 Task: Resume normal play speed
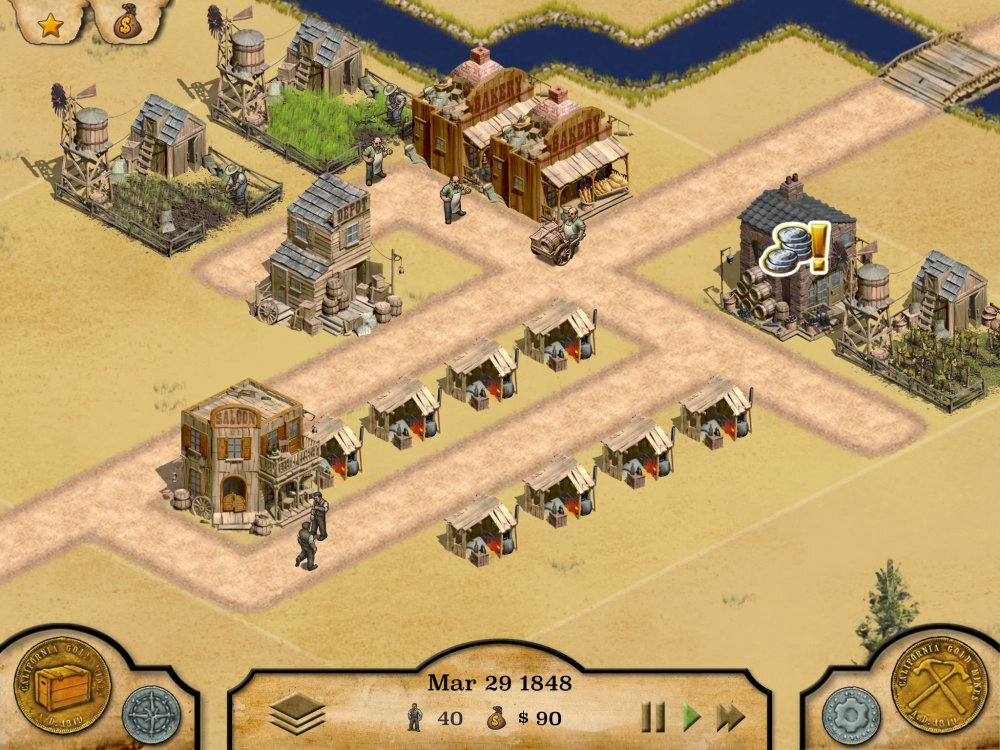(691, 716)
